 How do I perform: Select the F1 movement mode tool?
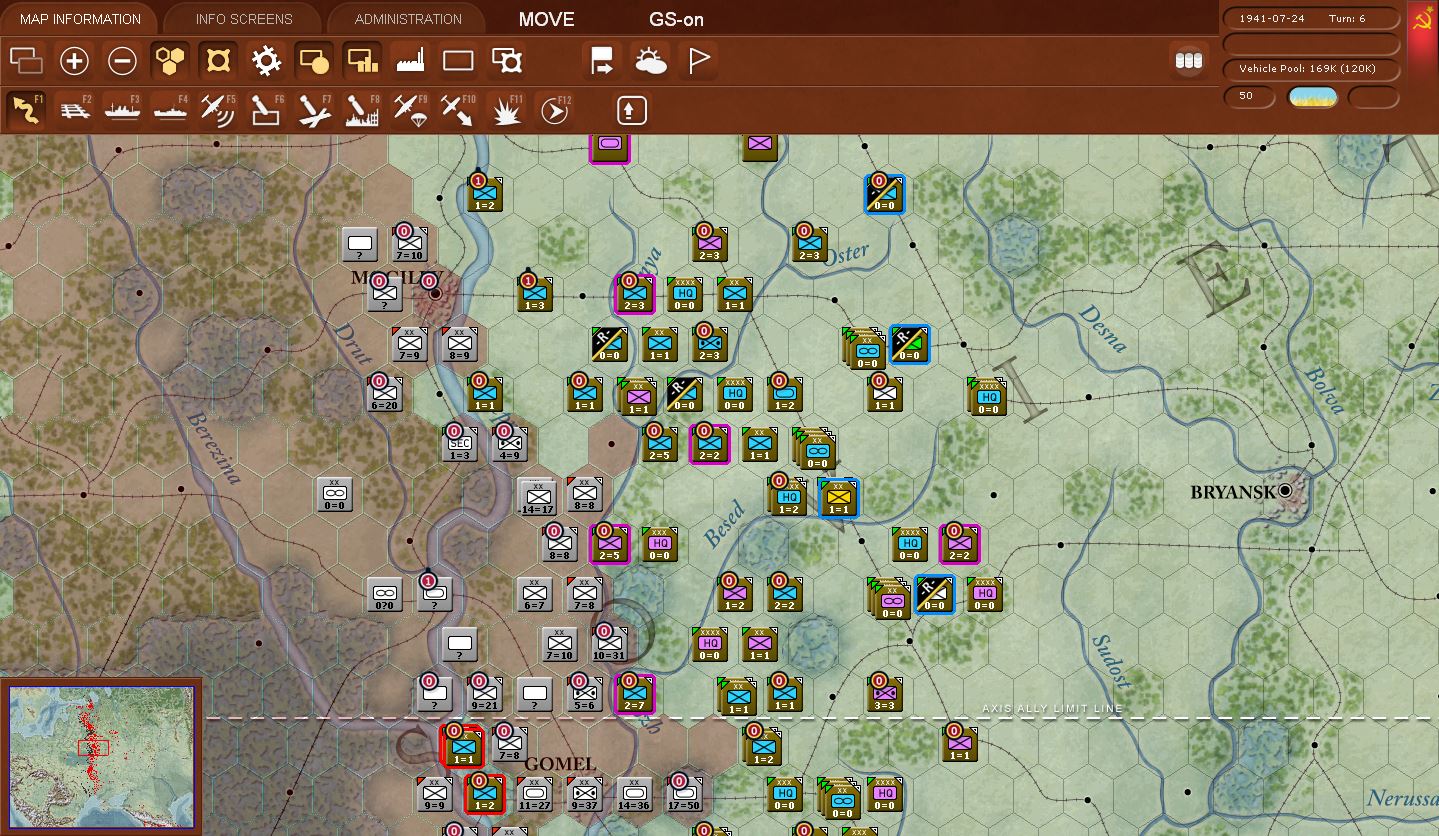coord(24,108)
